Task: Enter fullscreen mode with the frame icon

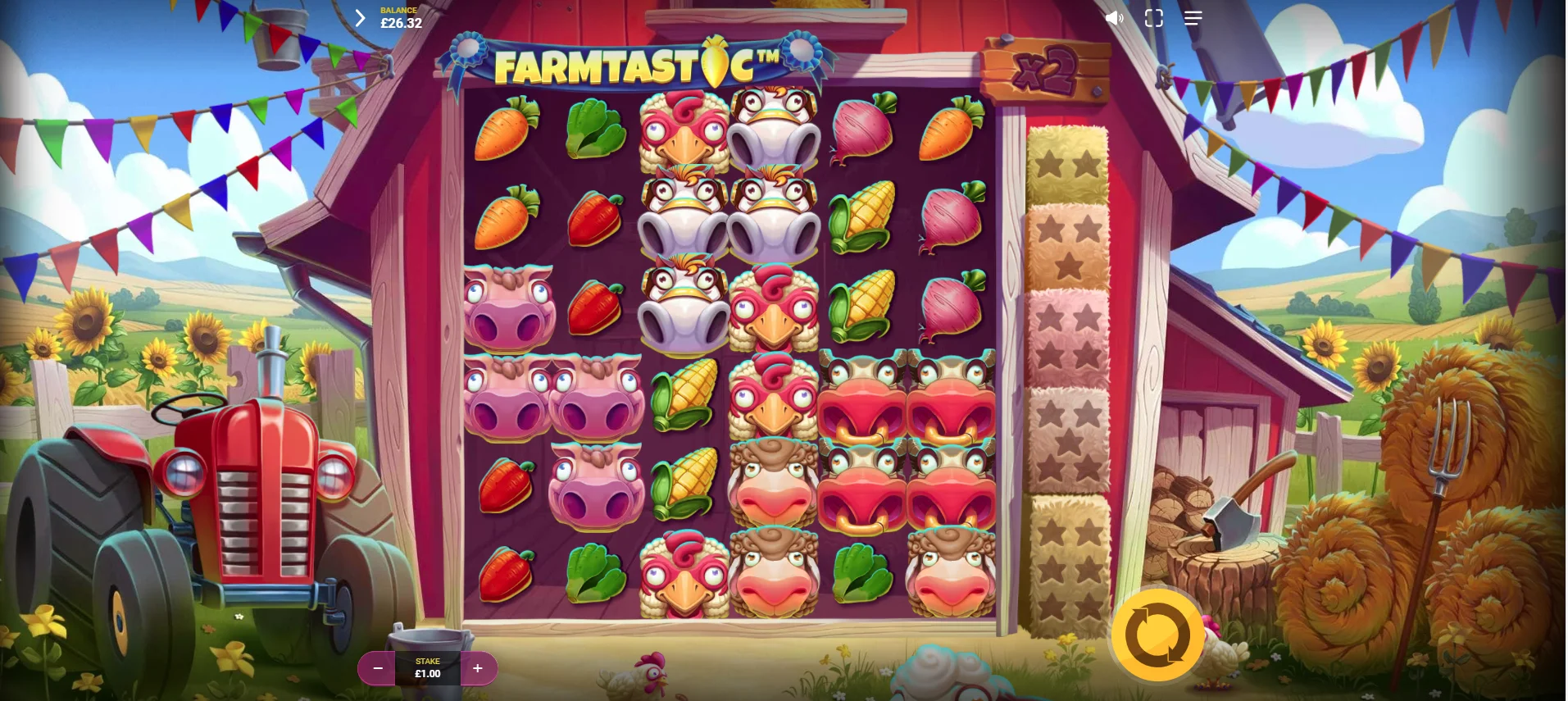Action: [1153, 17]
